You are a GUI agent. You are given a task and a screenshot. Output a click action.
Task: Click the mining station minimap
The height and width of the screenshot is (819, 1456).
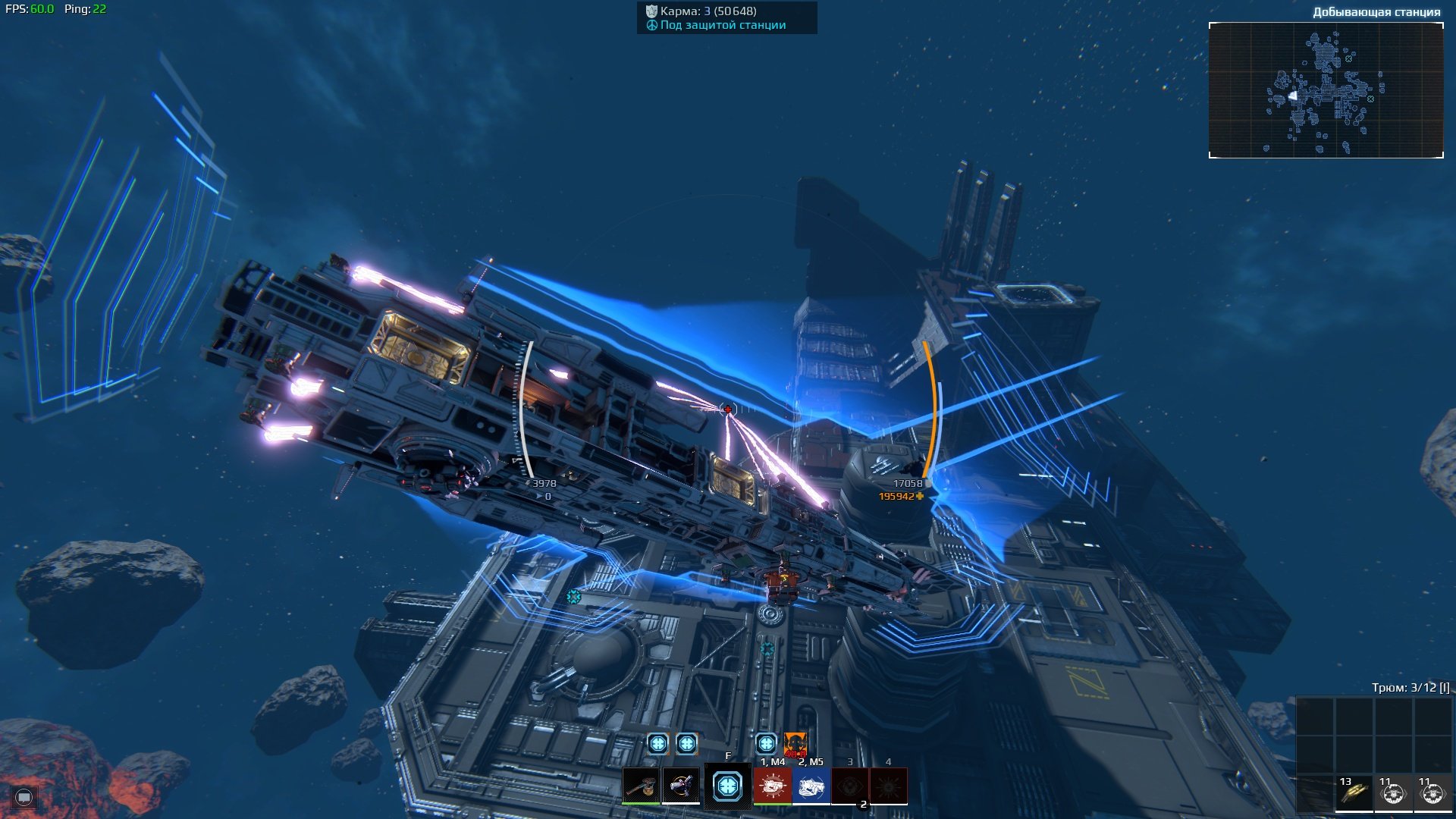click(x=1326, y=90)
